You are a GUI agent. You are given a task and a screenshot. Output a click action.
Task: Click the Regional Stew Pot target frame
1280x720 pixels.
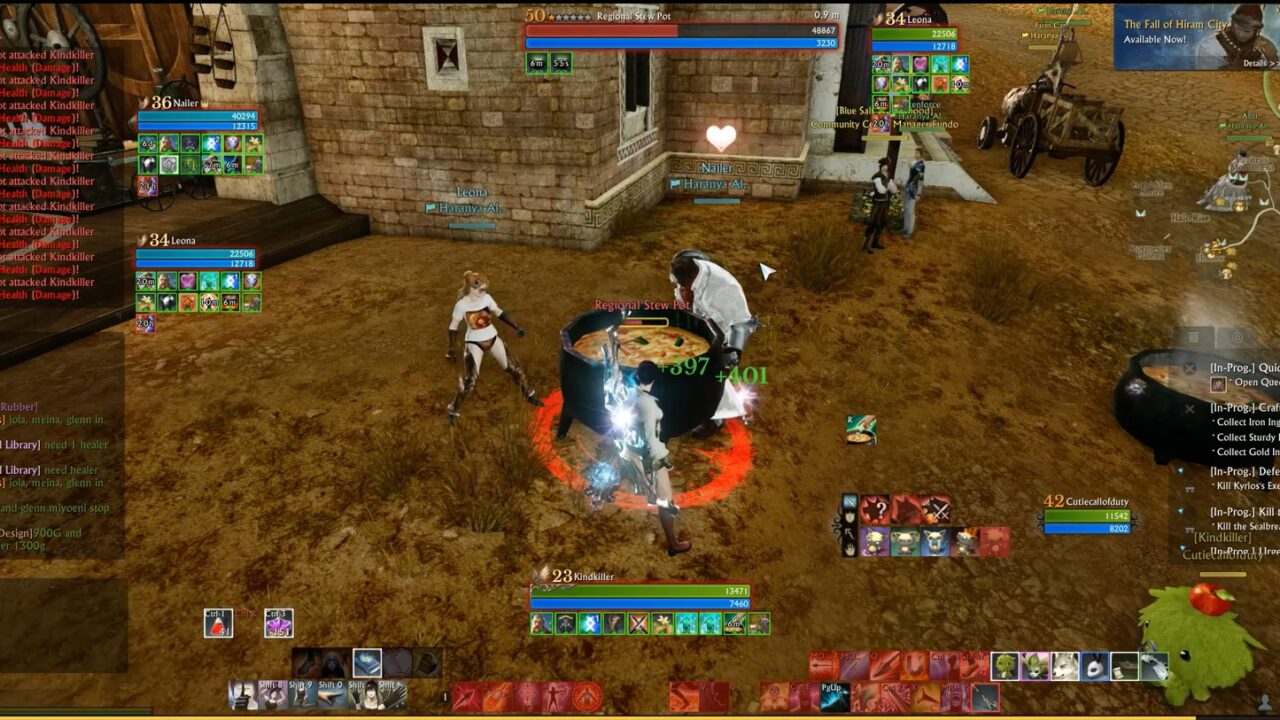681,36
